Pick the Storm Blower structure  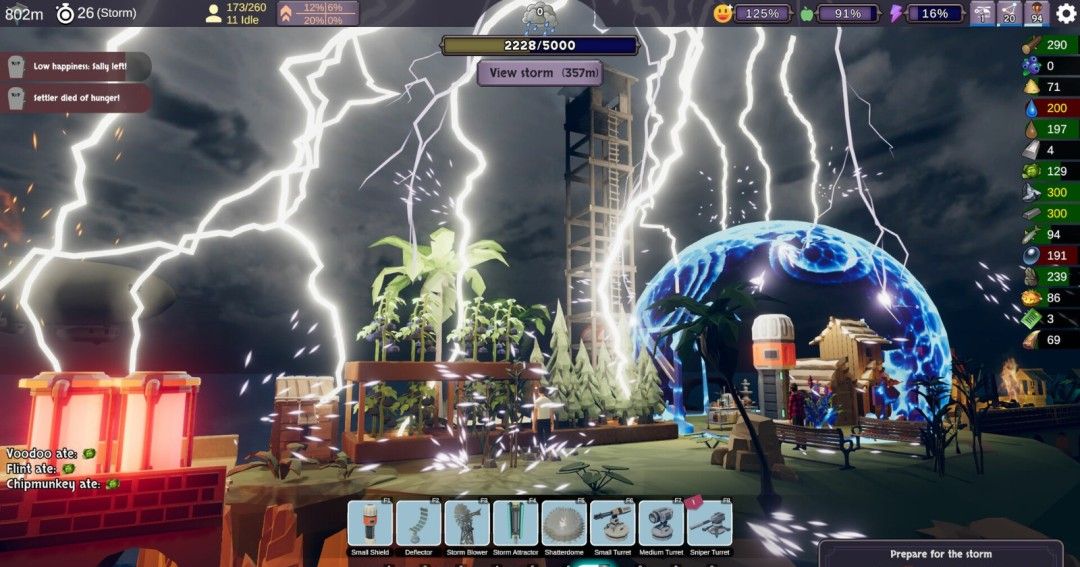tap(467, 524)
